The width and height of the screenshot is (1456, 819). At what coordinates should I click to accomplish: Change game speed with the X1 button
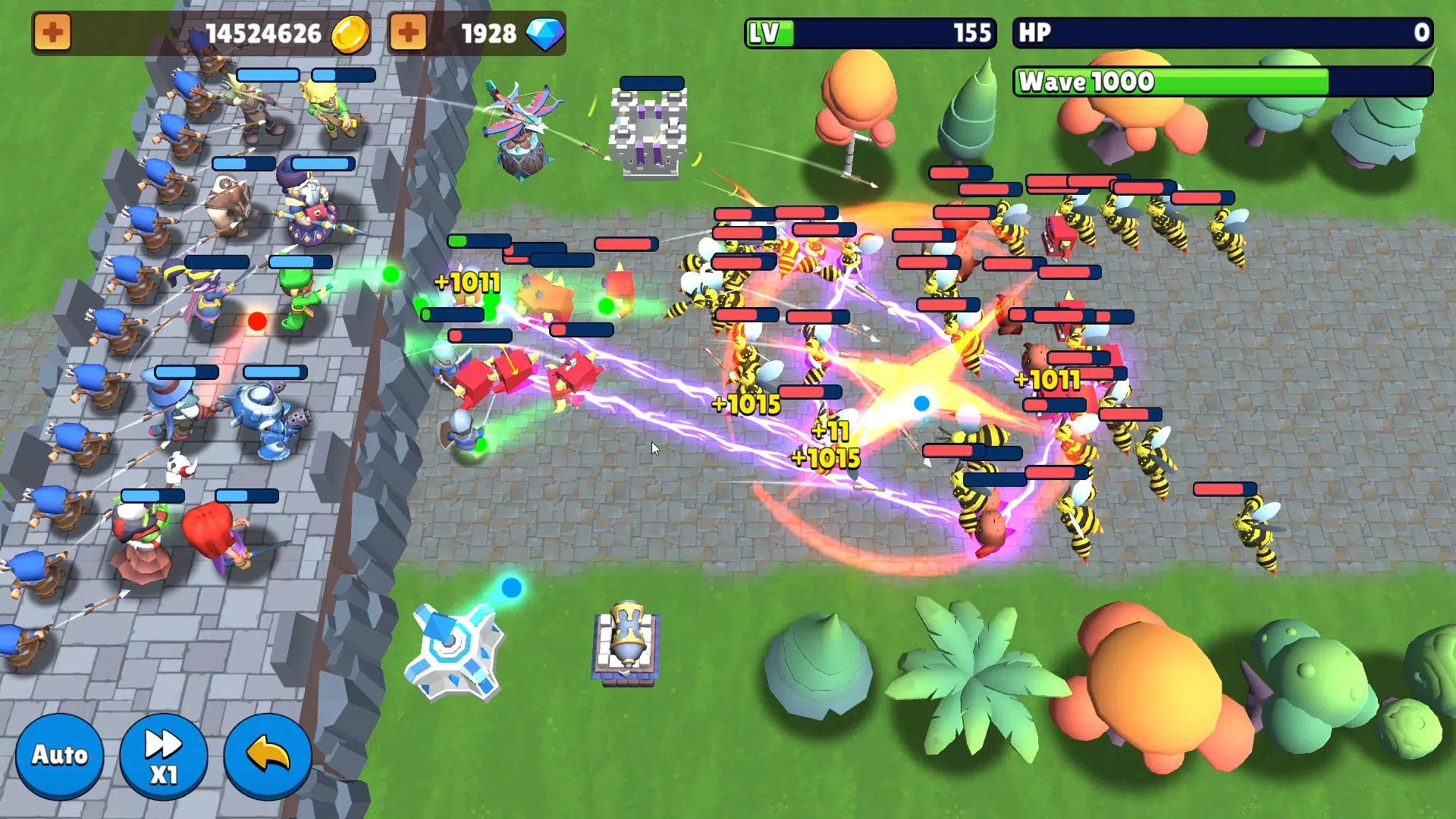click(x=163, y=755)
